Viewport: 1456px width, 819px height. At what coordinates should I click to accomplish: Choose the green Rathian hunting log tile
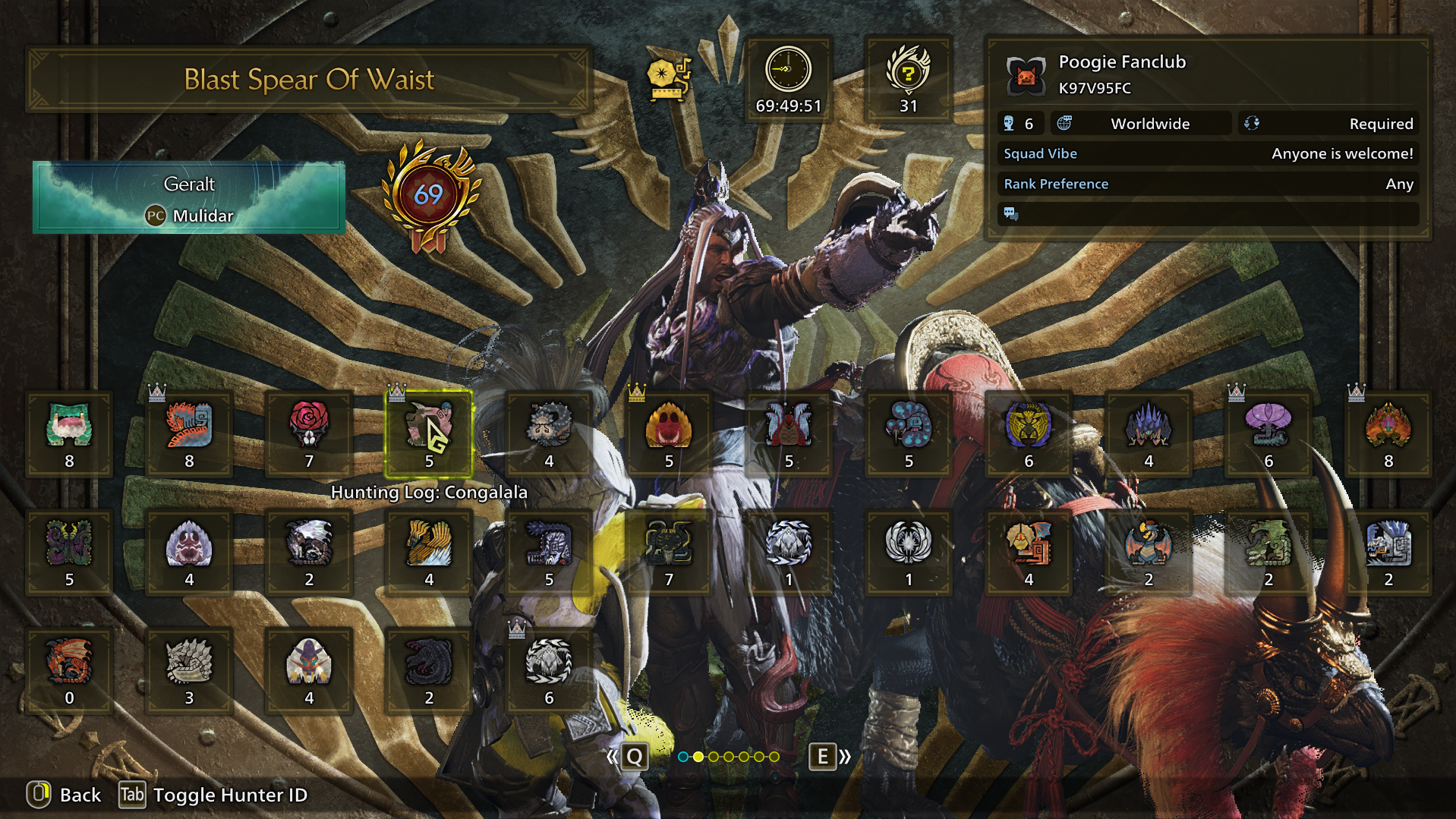coord(1268,552)
